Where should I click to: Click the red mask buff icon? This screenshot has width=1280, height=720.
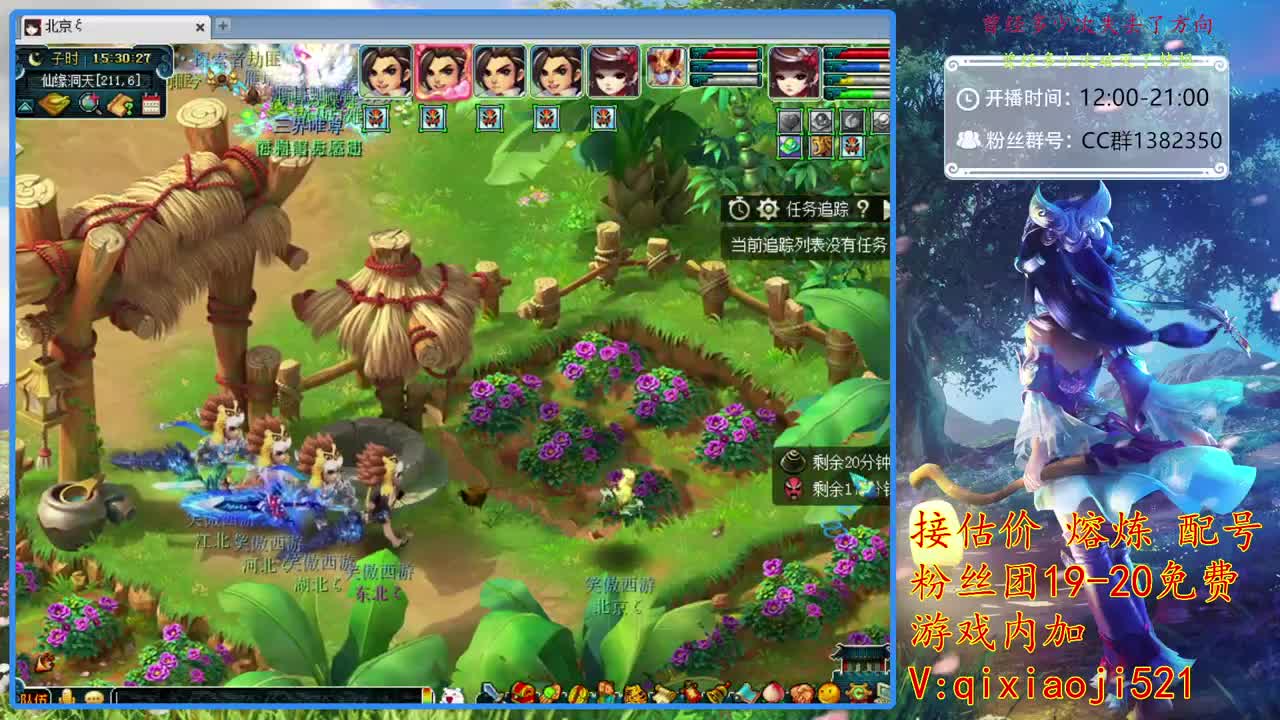coord(852,147)
